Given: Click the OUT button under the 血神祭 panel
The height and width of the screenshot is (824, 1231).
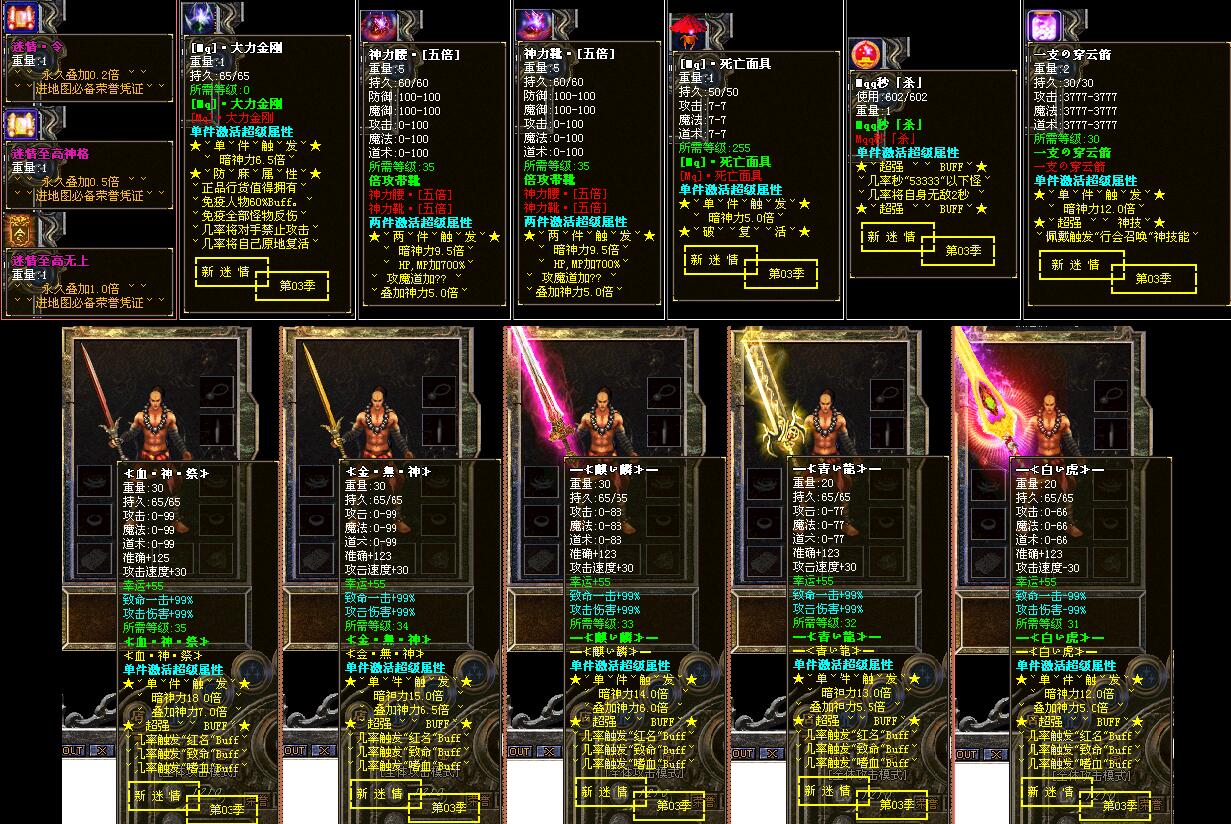Looking at the screenshot, I should pos(73,750).
